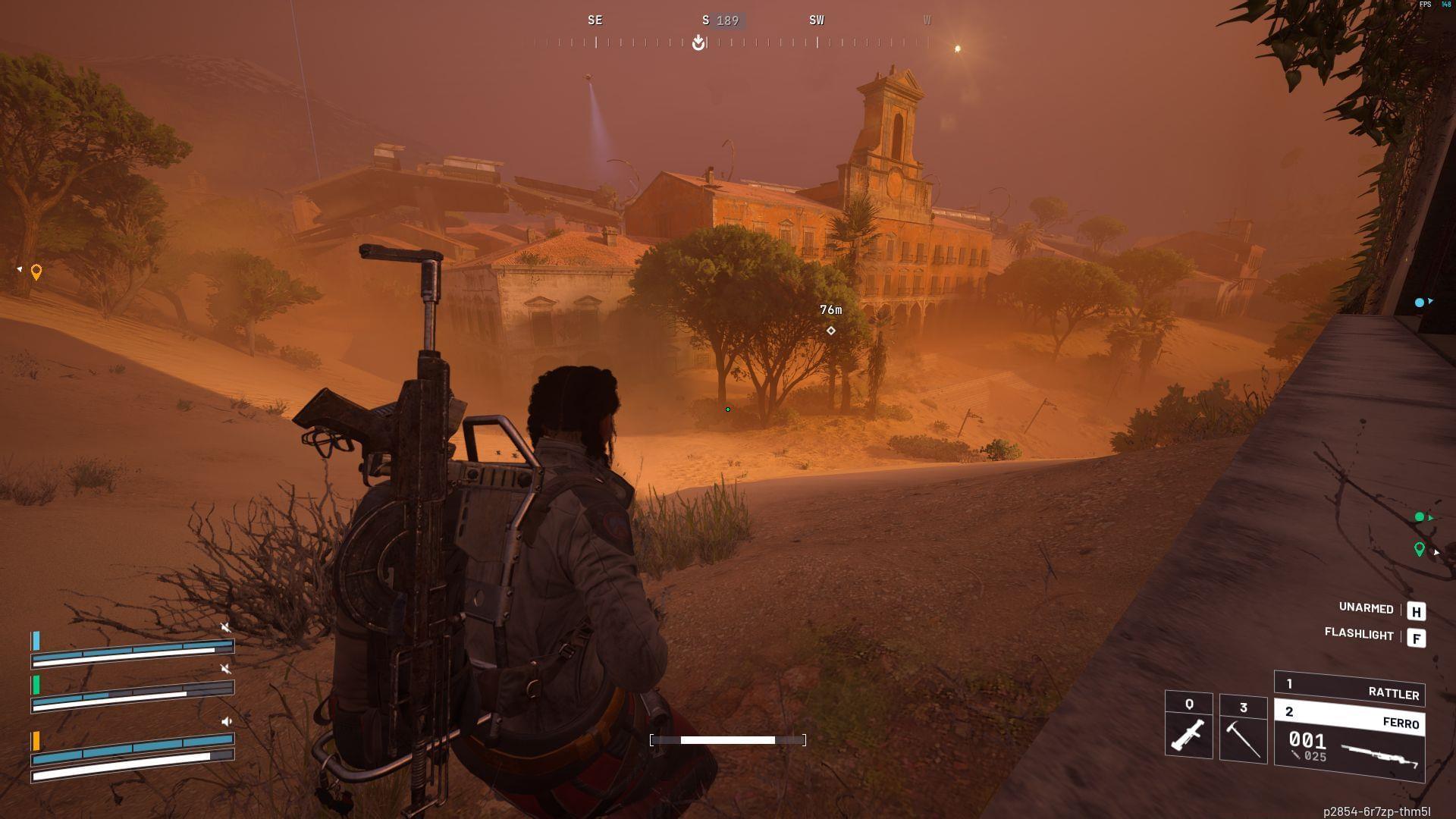Click the small left-pointing arrow near yellow pin
The width and height of the screenshot is (1456, 819).
tap(18, 268)
